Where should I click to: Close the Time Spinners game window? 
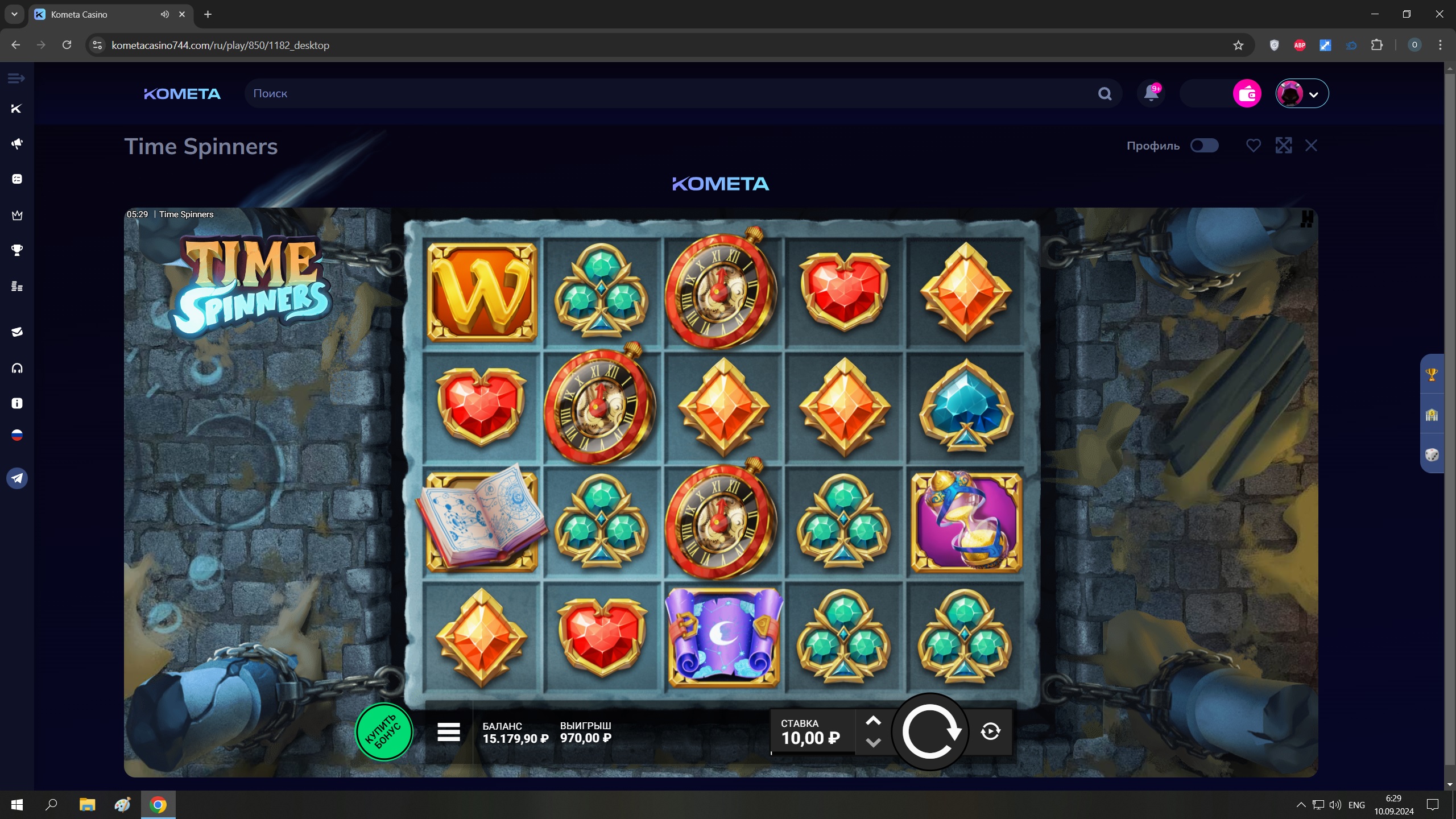[x=1311, y=146]
